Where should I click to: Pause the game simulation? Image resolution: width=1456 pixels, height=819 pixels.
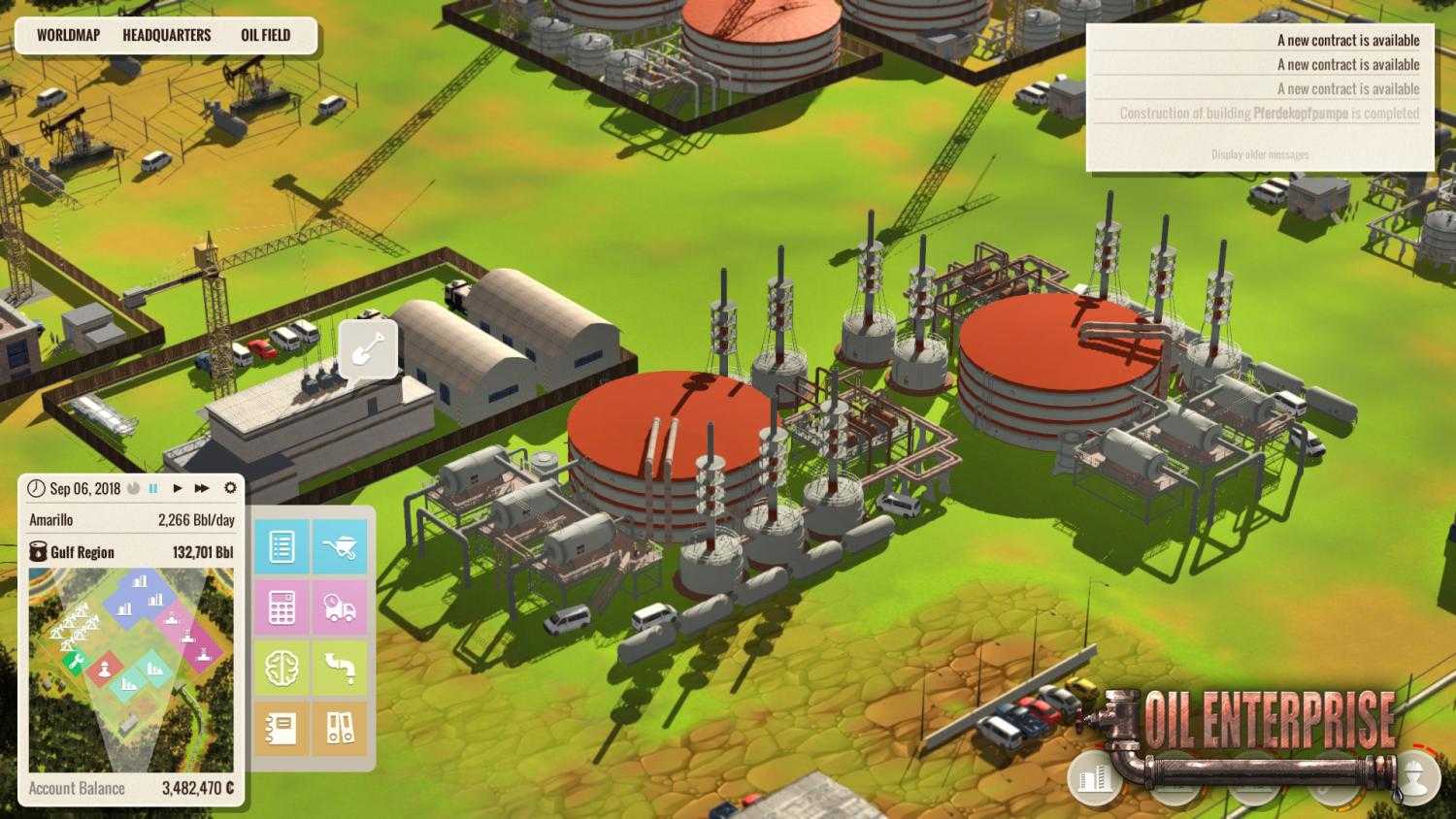tap(153, 488)
